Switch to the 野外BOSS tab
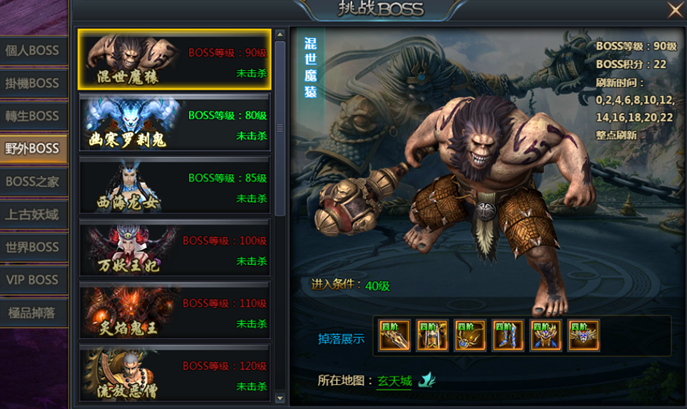This screenshot has width=687, height=409. [33, 149]
